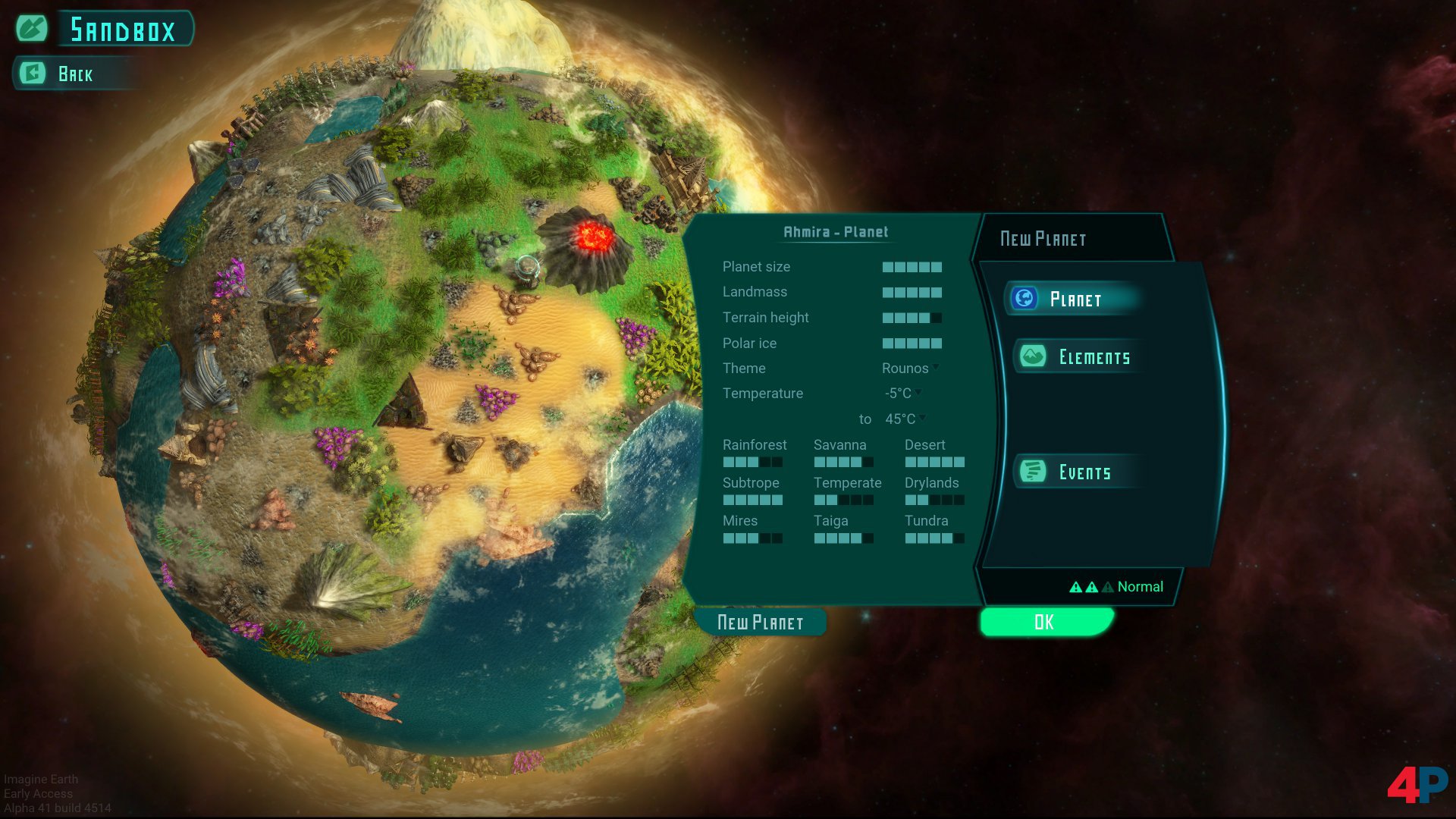Open the Theme dropdown showing Rounos

point(910,369)
